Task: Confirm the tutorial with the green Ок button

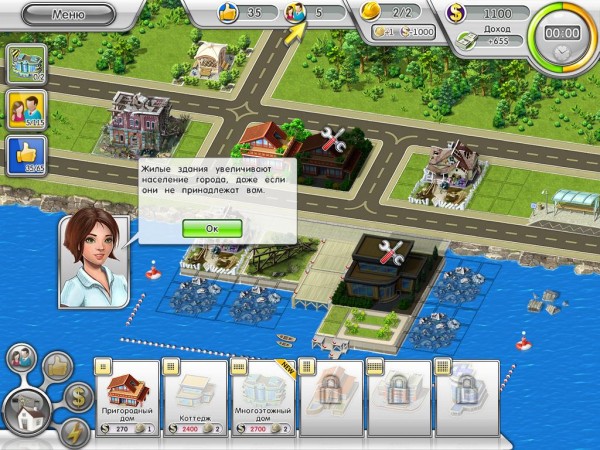Action: 212,227
